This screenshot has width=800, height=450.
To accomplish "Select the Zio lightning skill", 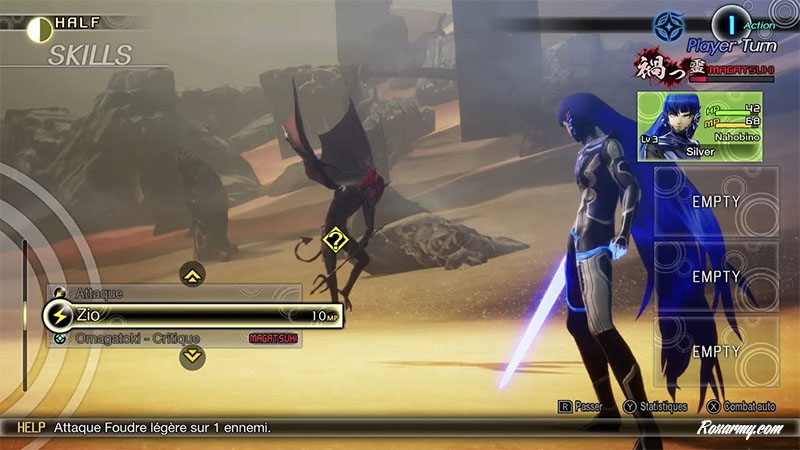I will coord(190,315).
